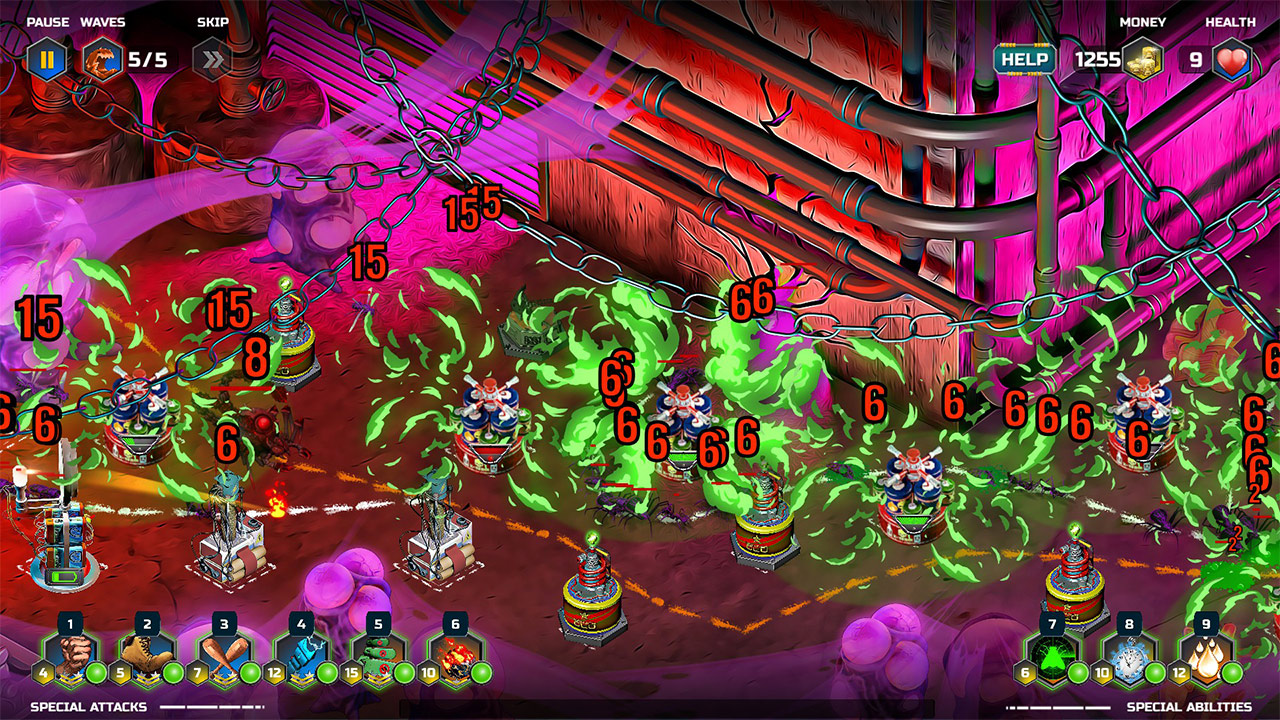Use the crossed clubs attack in slot 3
This screenshot has height=720, width=1280.
click(x=222, y=655)
